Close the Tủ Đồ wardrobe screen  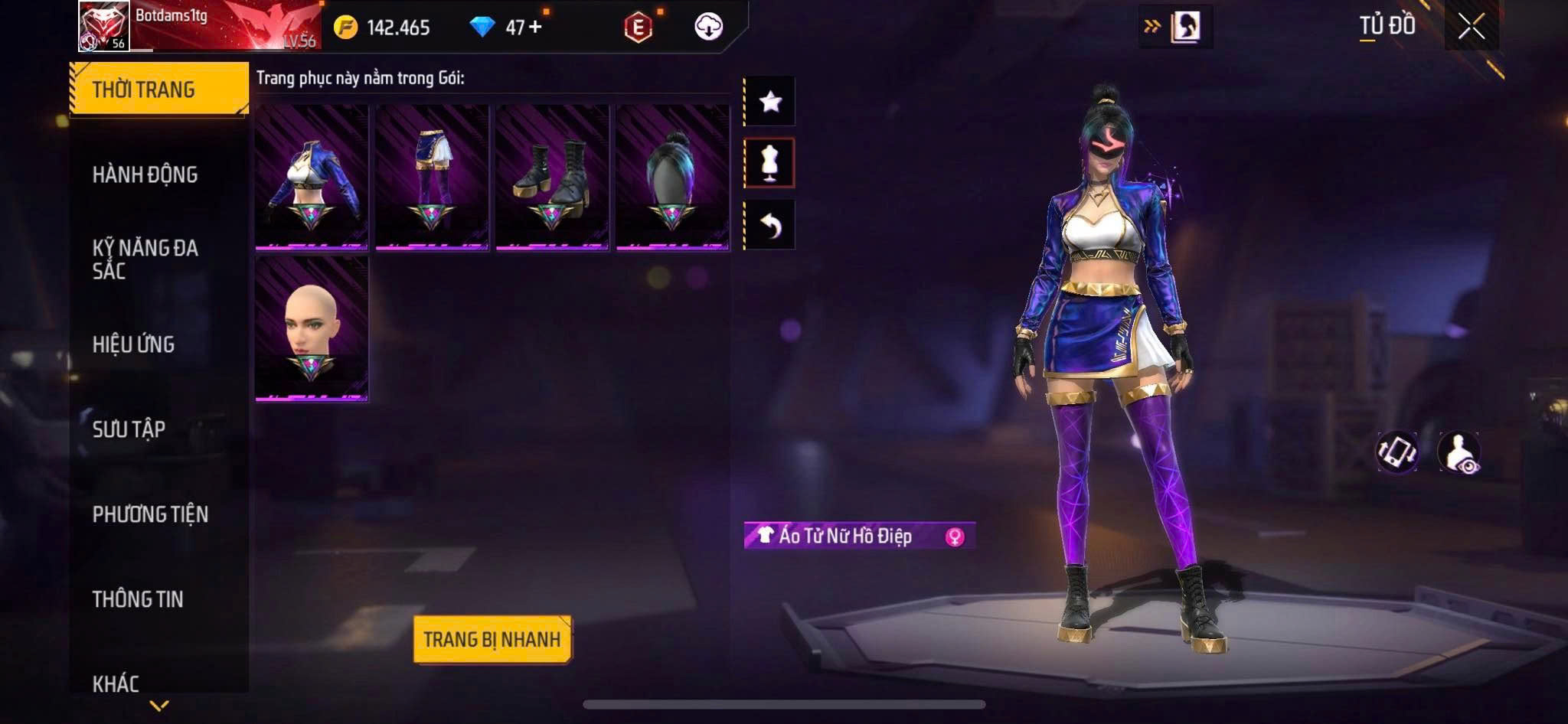tap(1471, 27)
